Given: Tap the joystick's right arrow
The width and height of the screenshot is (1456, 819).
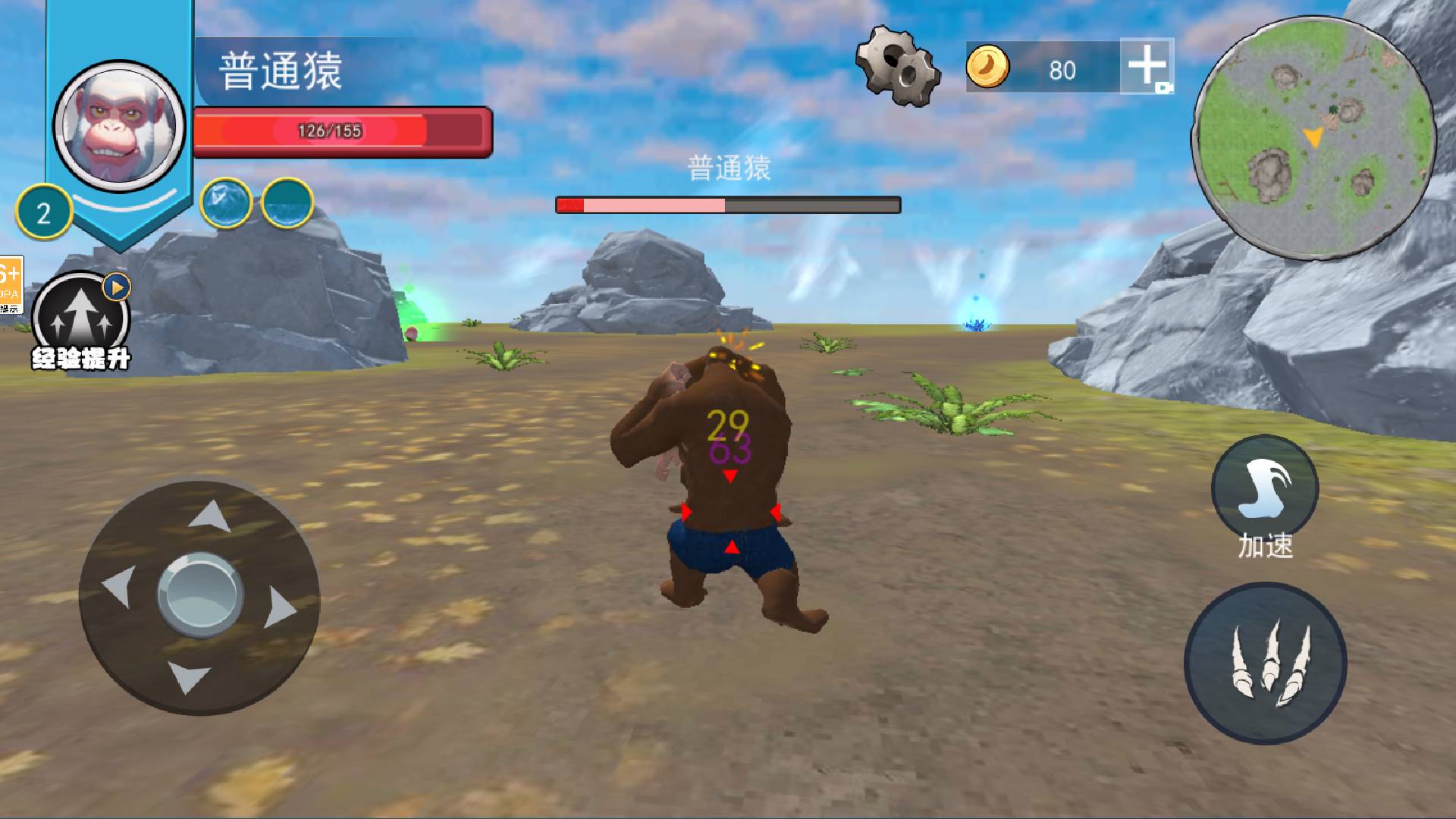Looking at the screenshot, I should coord(279,607).
